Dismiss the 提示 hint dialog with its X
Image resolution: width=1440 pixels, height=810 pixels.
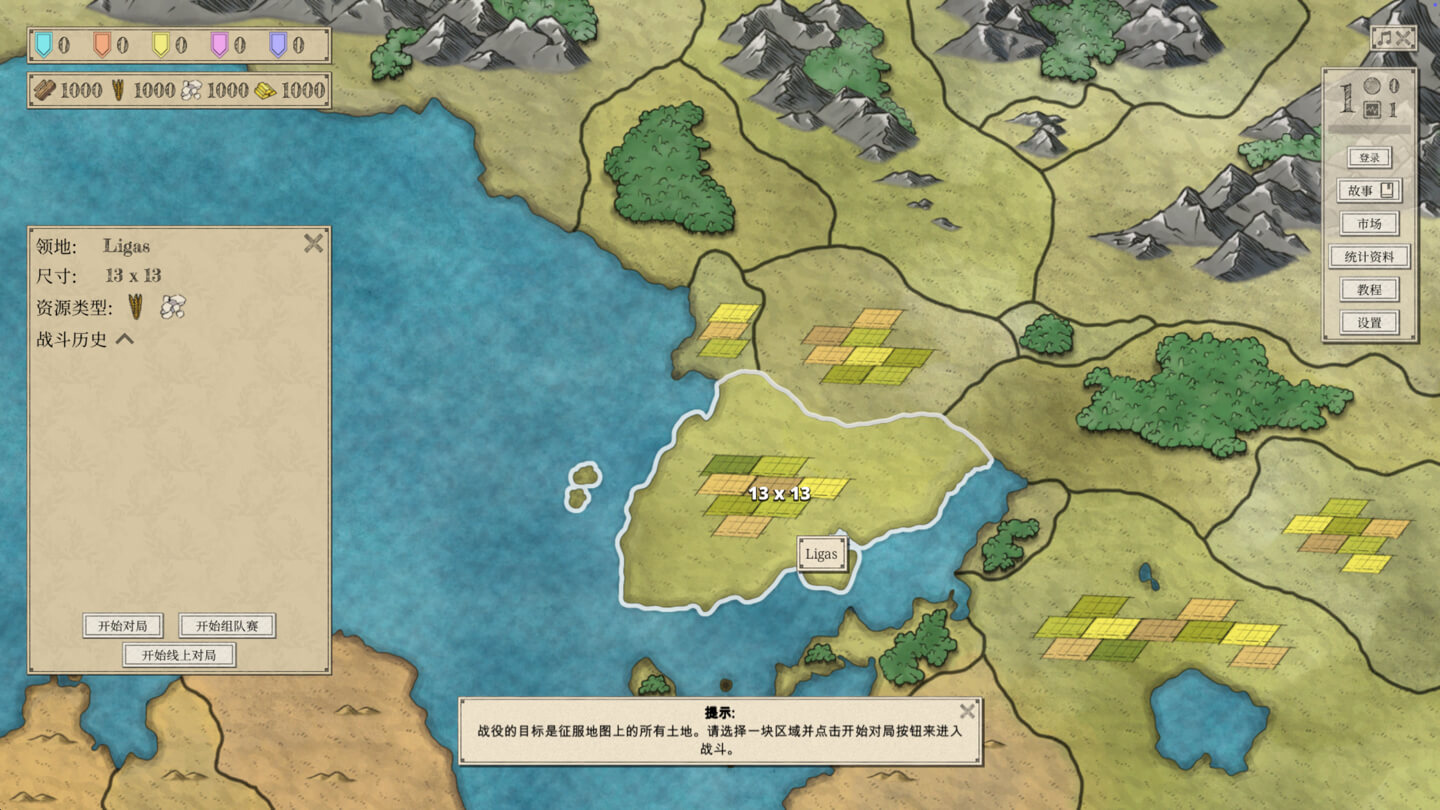pyautogui.click(x=967, y=712)
